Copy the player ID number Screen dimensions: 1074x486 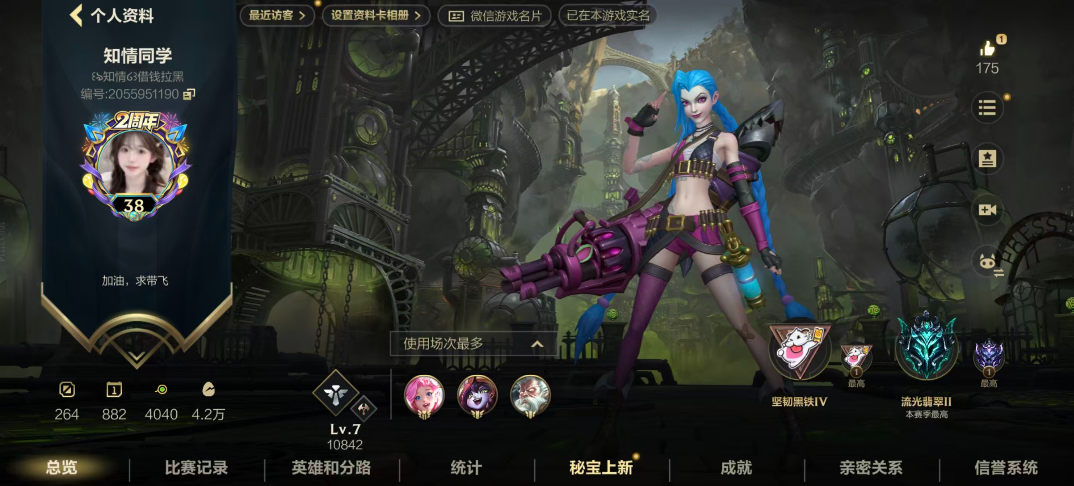189,94
